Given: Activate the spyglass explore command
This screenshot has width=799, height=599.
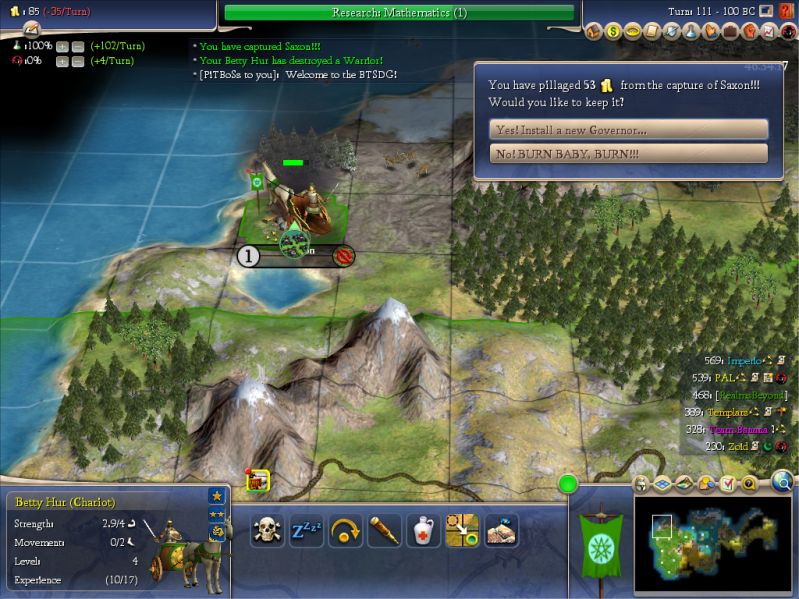Looking at the screenshot, I should point(384,530).
